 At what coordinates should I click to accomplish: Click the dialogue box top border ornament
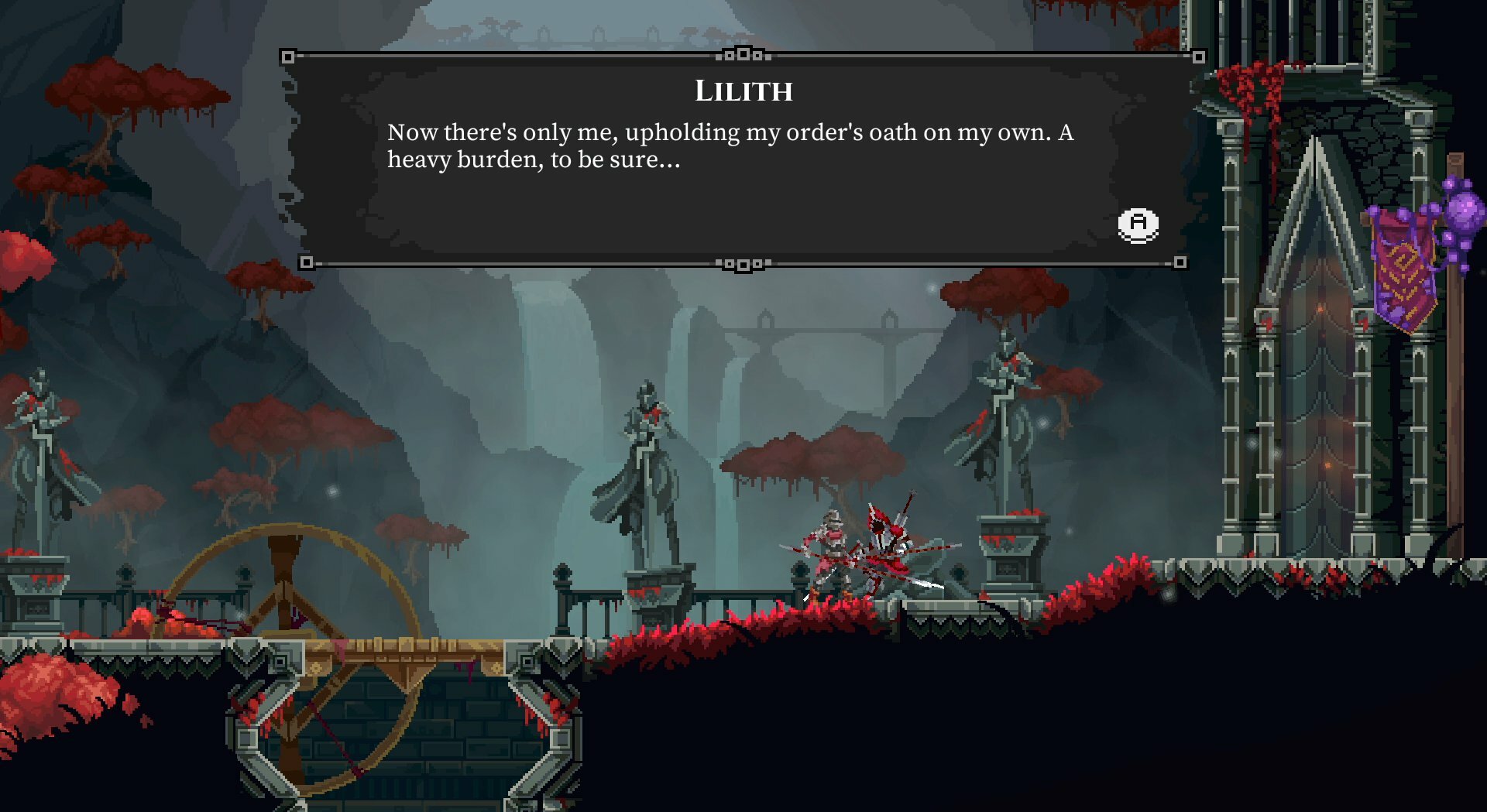point(743,54)
